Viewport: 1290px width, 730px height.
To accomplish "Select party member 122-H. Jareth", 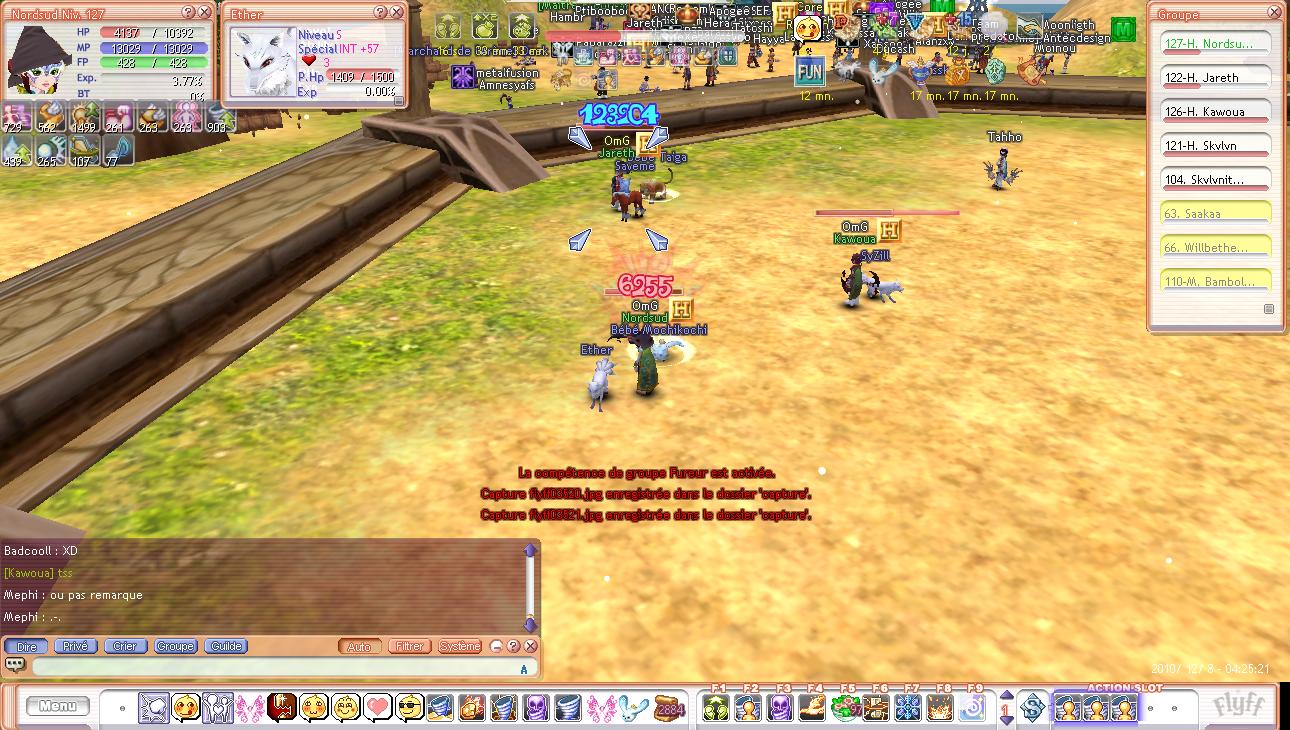I will [1215, 77].
